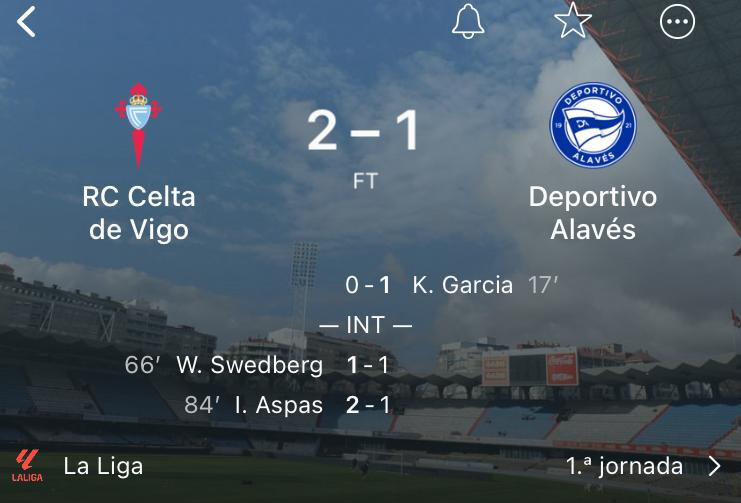Select W. Swedberg's 66' goal entry
This screenshot has height=503, width=741.
pyautogui.click(x=250, y=365)
